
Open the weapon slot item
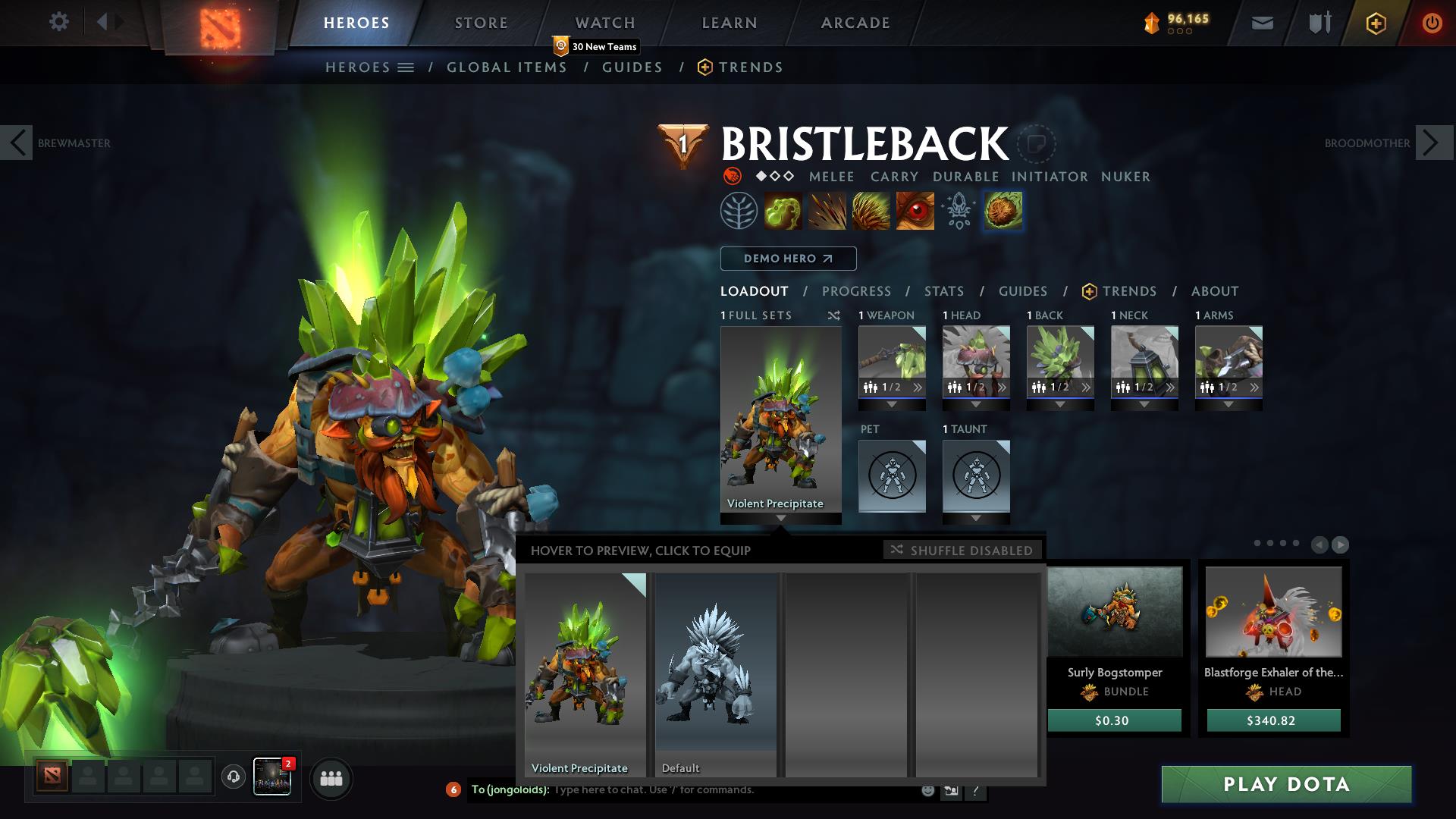click(892, 362)
